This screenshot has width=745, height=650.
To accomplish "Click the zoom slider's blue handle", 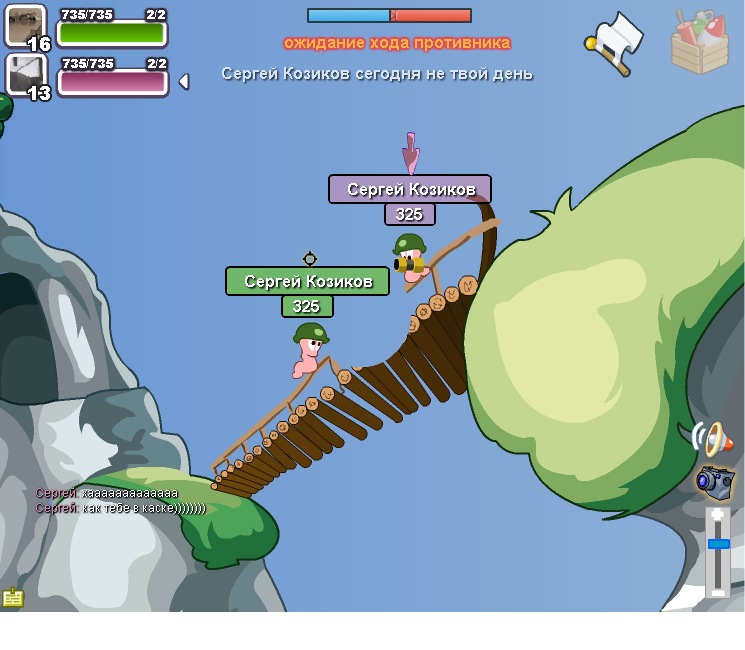I will (718, 544).
